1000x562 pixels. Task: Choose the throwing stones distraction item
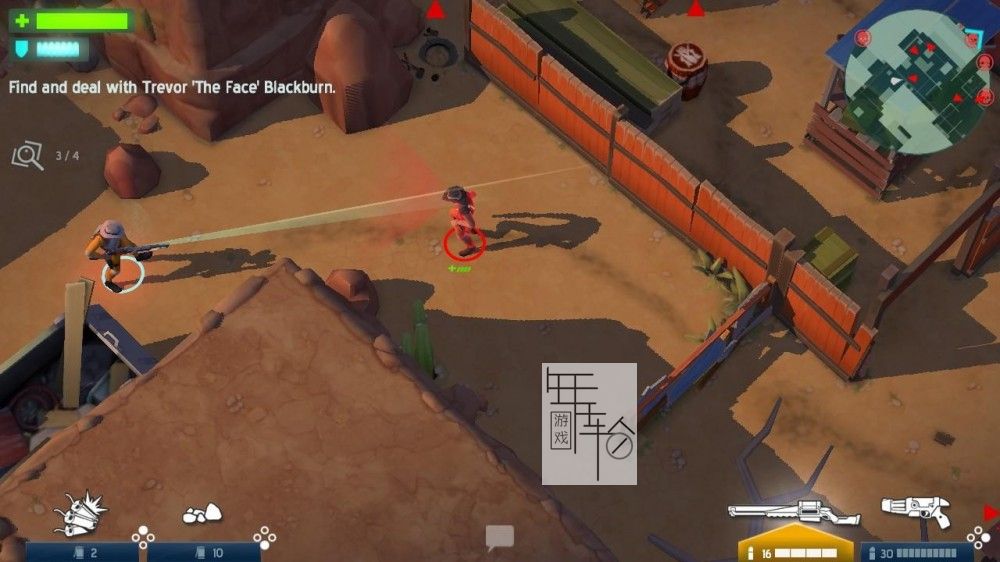click(x=201, y=514)
